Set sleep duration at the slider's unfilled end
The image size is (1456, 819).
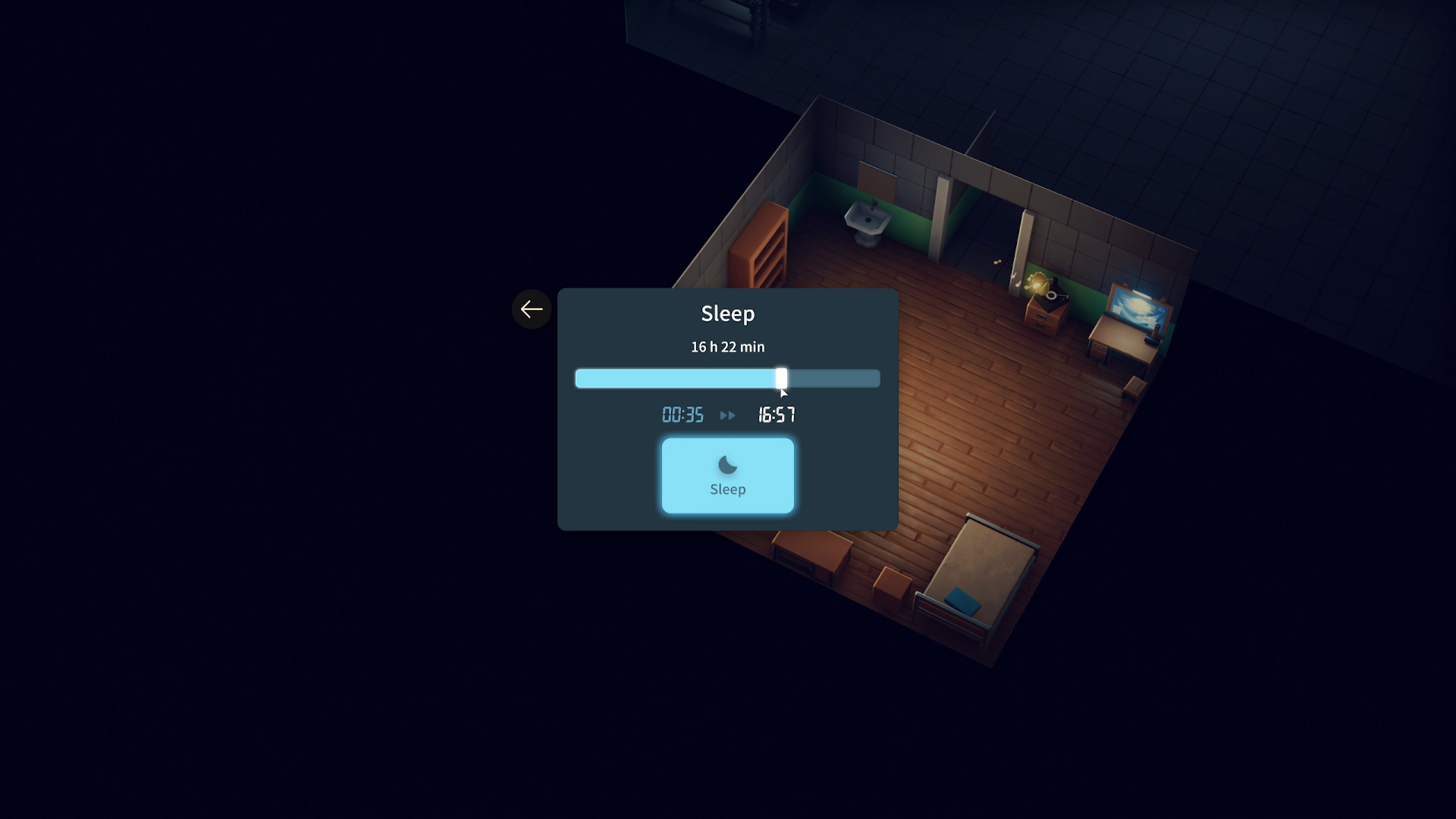point(874,378)
